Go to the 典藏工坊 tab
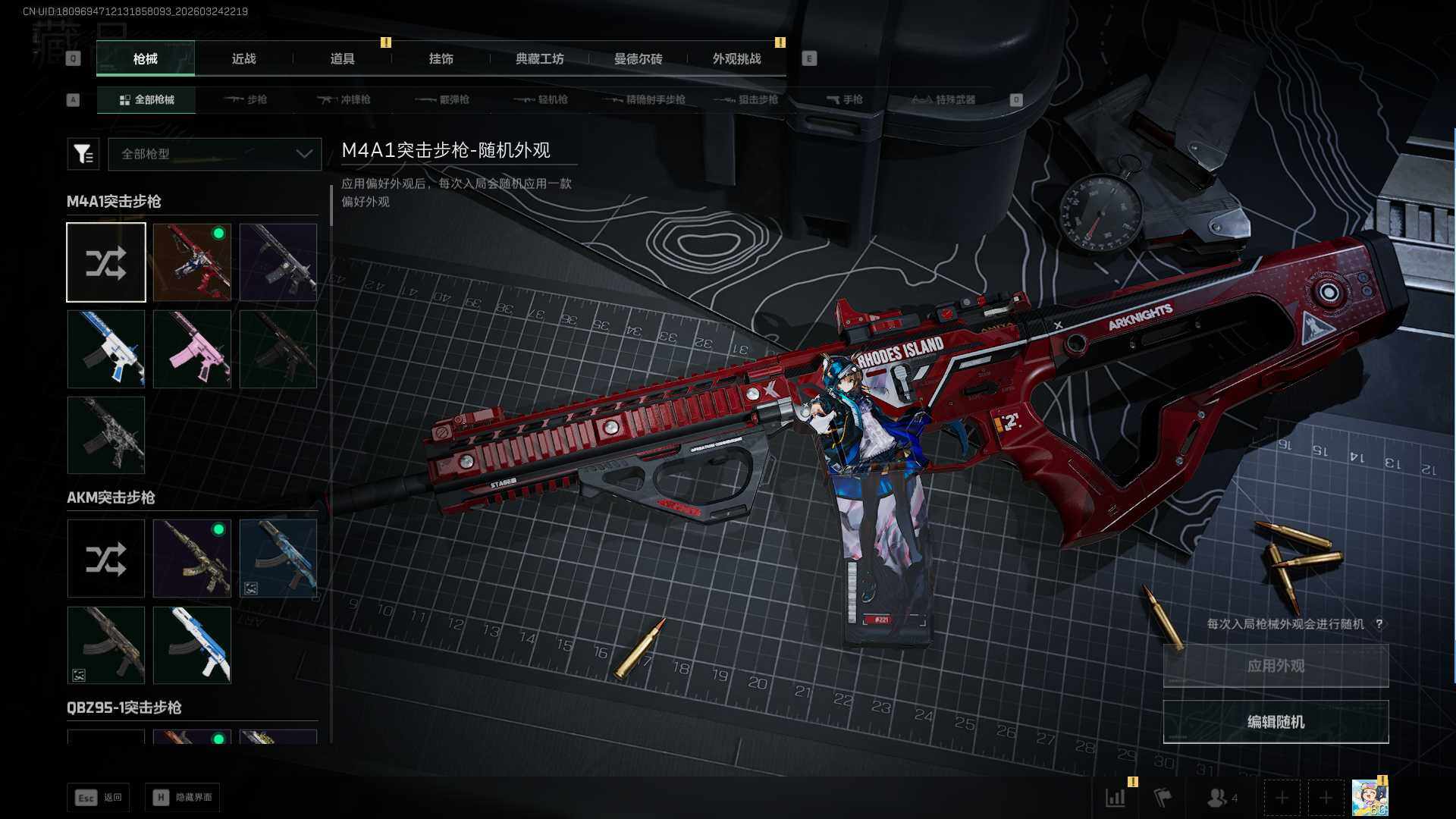This screenshot has width=1456, height=819. [x=539, y=59]
